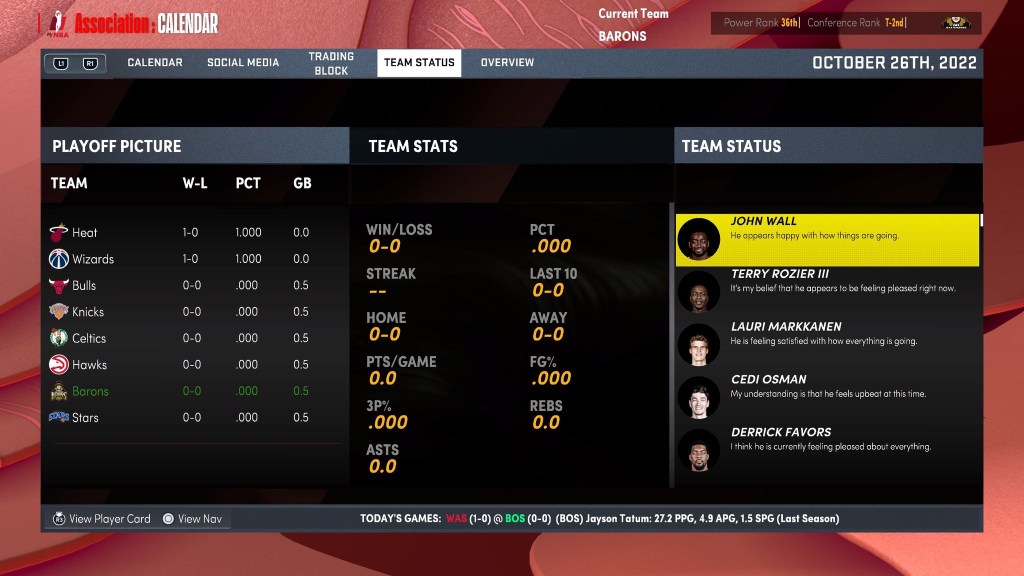The height and width of the screenshot is (576, 1024).
Task: Show the Overview tab
Action: tap(507, 63)
